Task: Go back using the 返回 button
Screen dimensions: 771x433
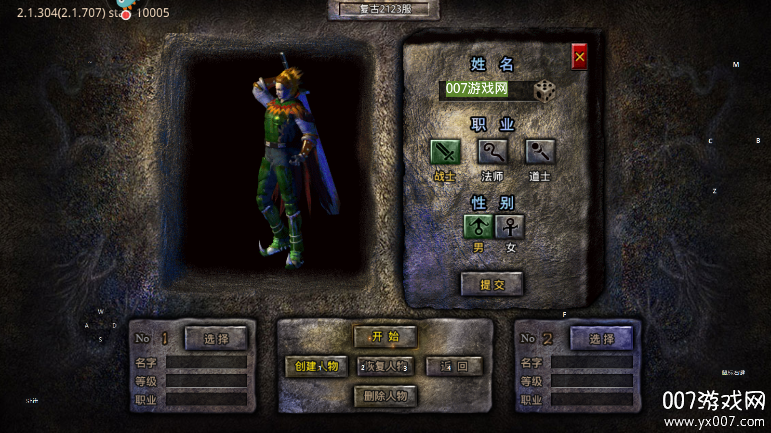Action: 454,366
